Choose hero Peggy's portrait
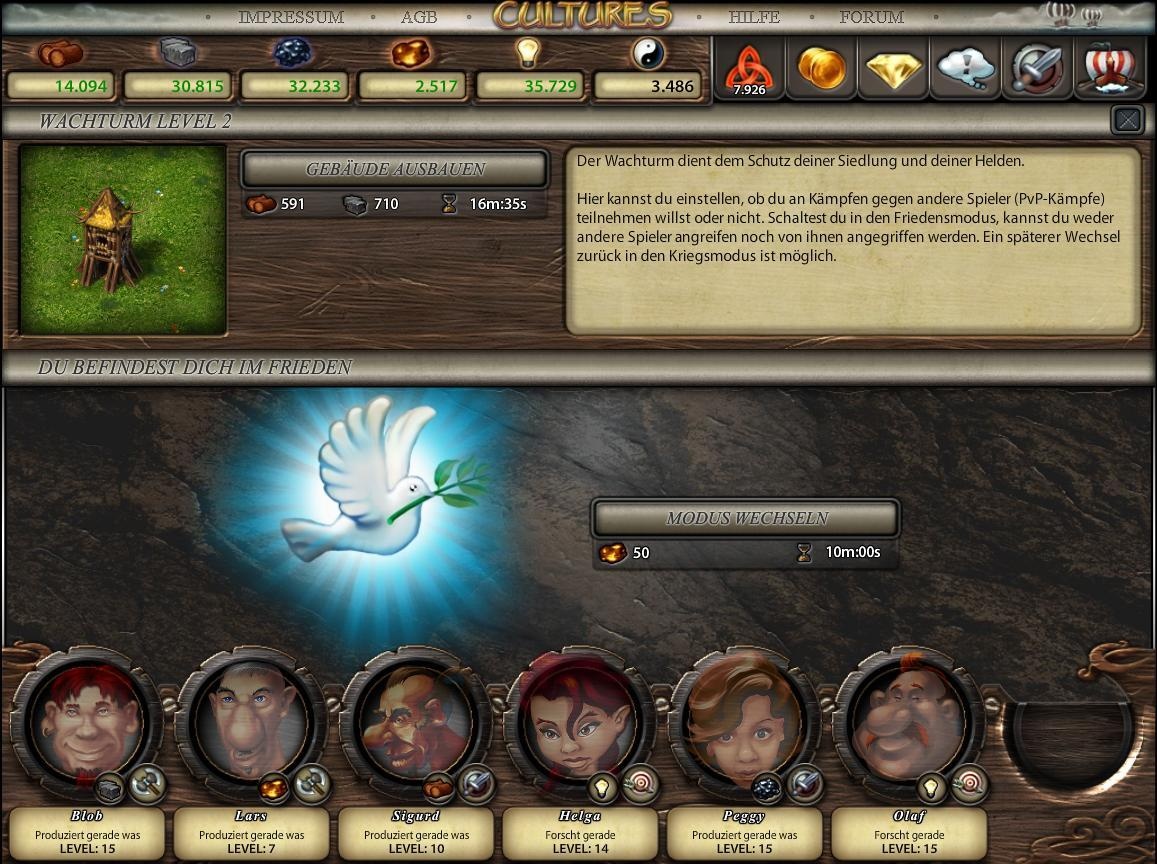1157x864 pixels. tap(743, 720)
